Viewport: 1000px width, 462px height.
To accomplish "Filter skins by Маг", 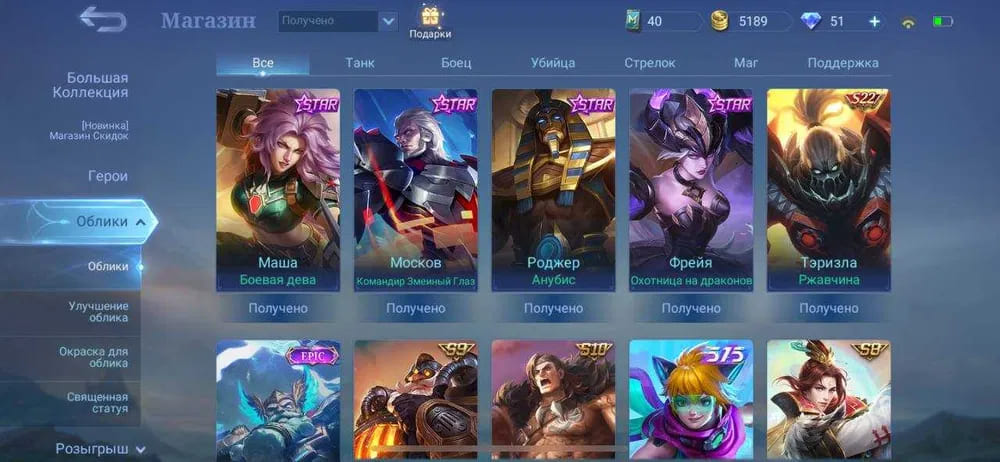I will [x=746, y=63].
